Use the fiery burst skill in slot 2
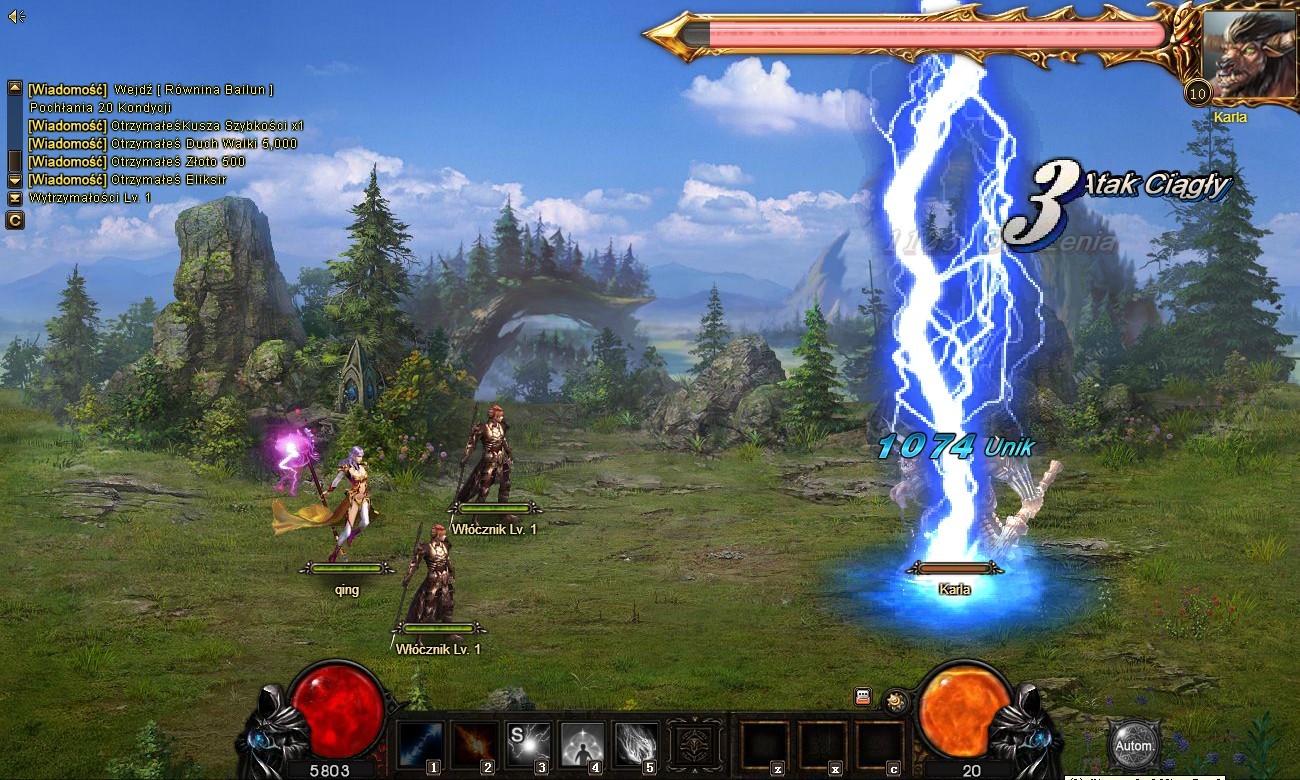Image resolution: width=1300 pixels, height=780 pixels. click(475, 744)
